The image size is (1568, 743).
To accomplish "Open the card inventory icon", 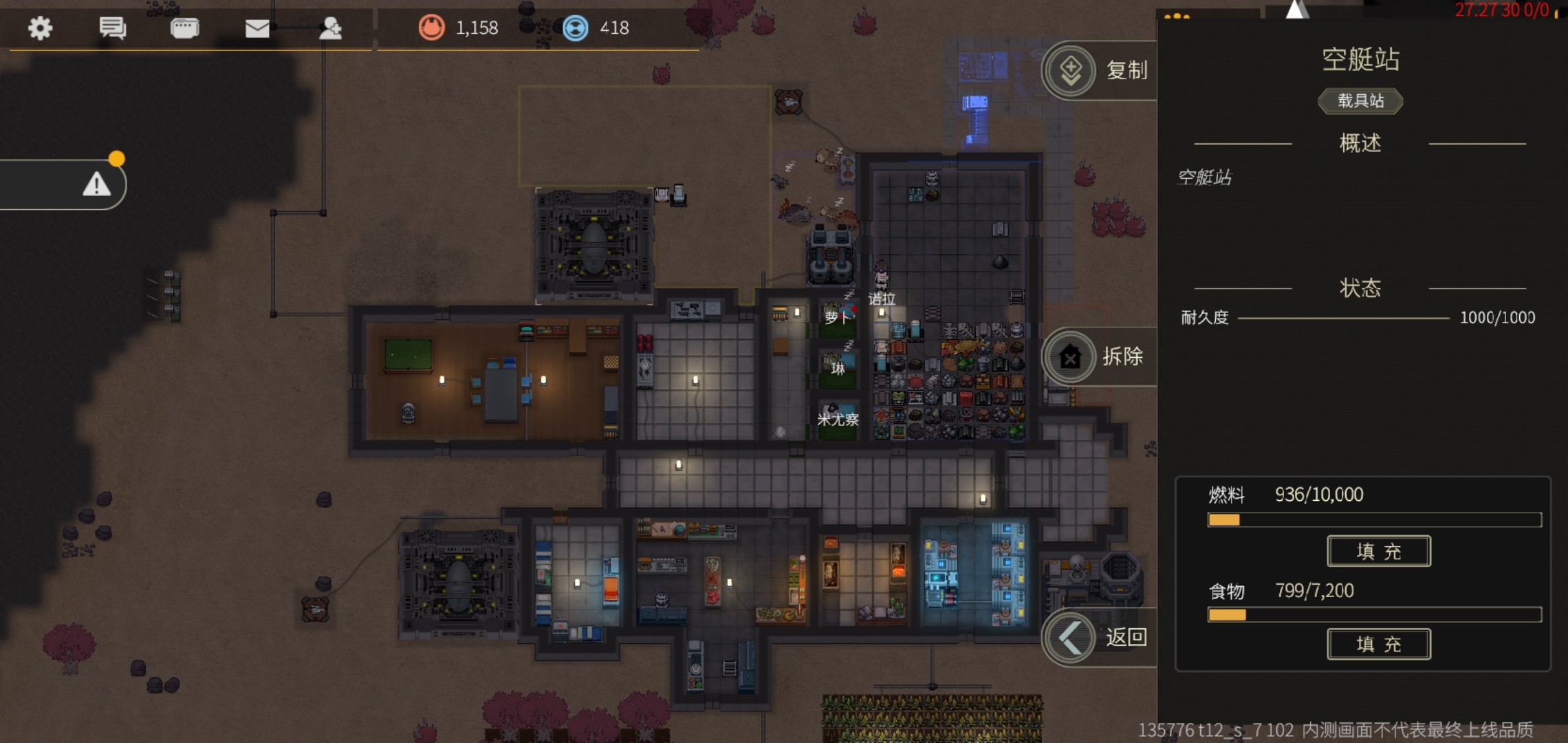I will click(184, 28).
